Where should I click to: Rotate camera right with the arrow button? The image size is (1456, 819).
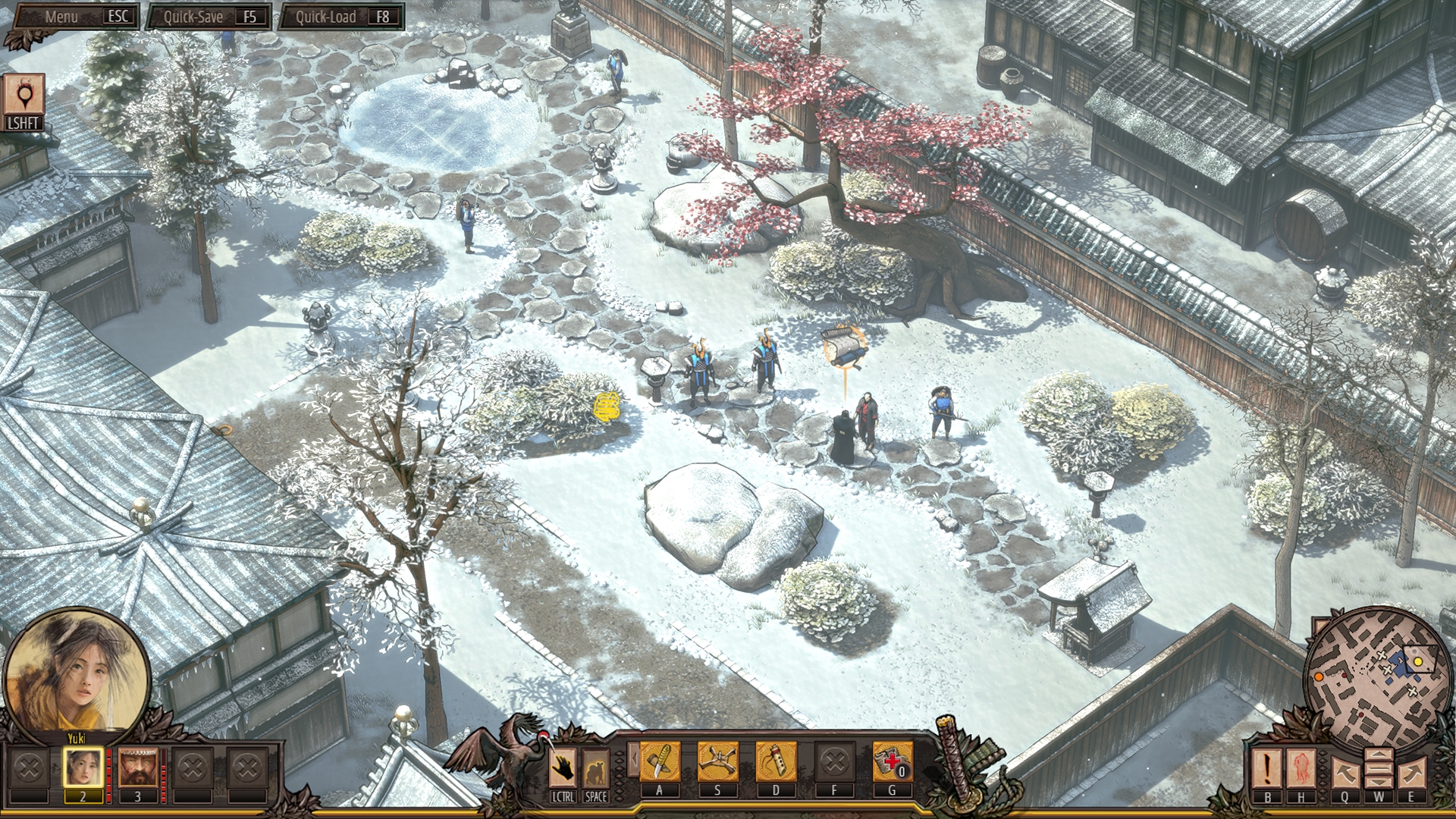[1411, 772]
